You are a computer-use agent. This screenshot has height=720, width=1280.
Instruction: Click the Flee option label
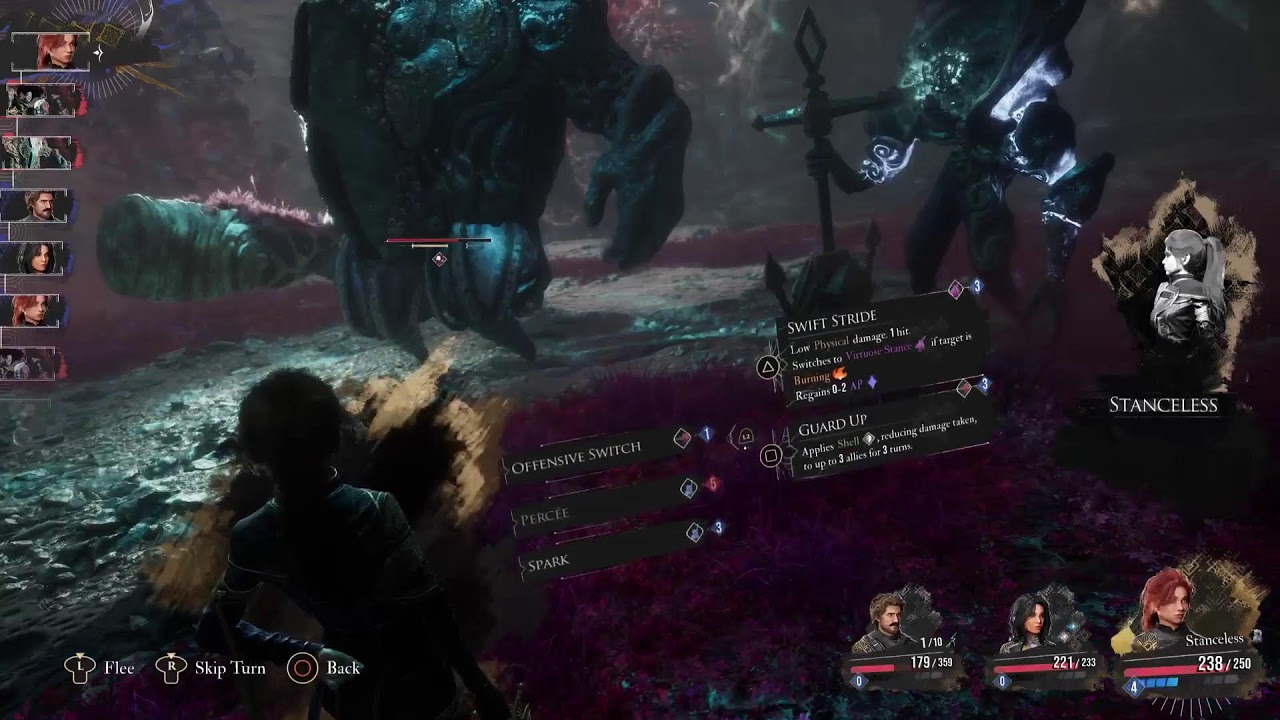click(x=118, y=668)
